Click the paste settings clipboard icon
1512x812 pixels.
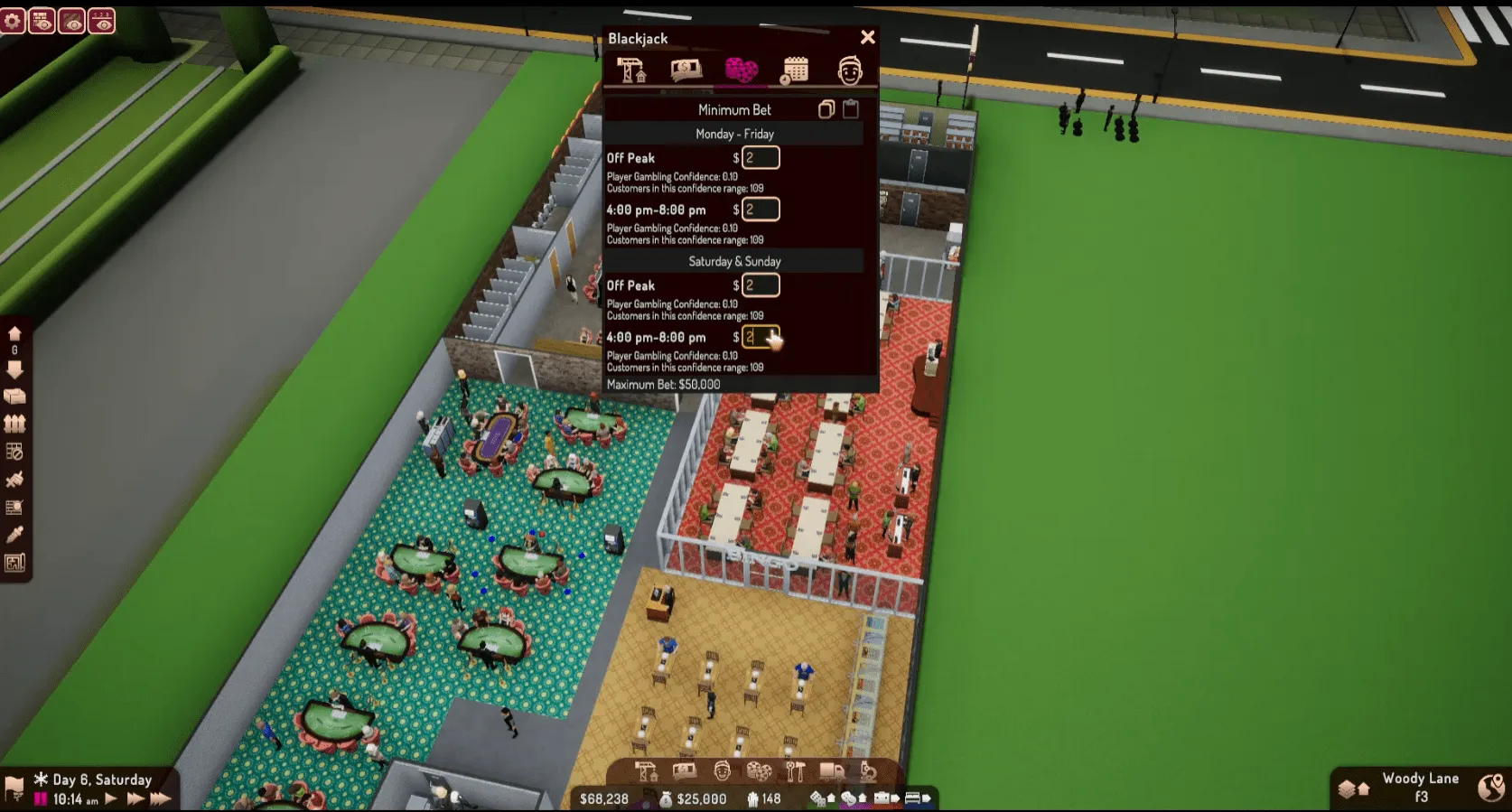(x=850, y=109)
